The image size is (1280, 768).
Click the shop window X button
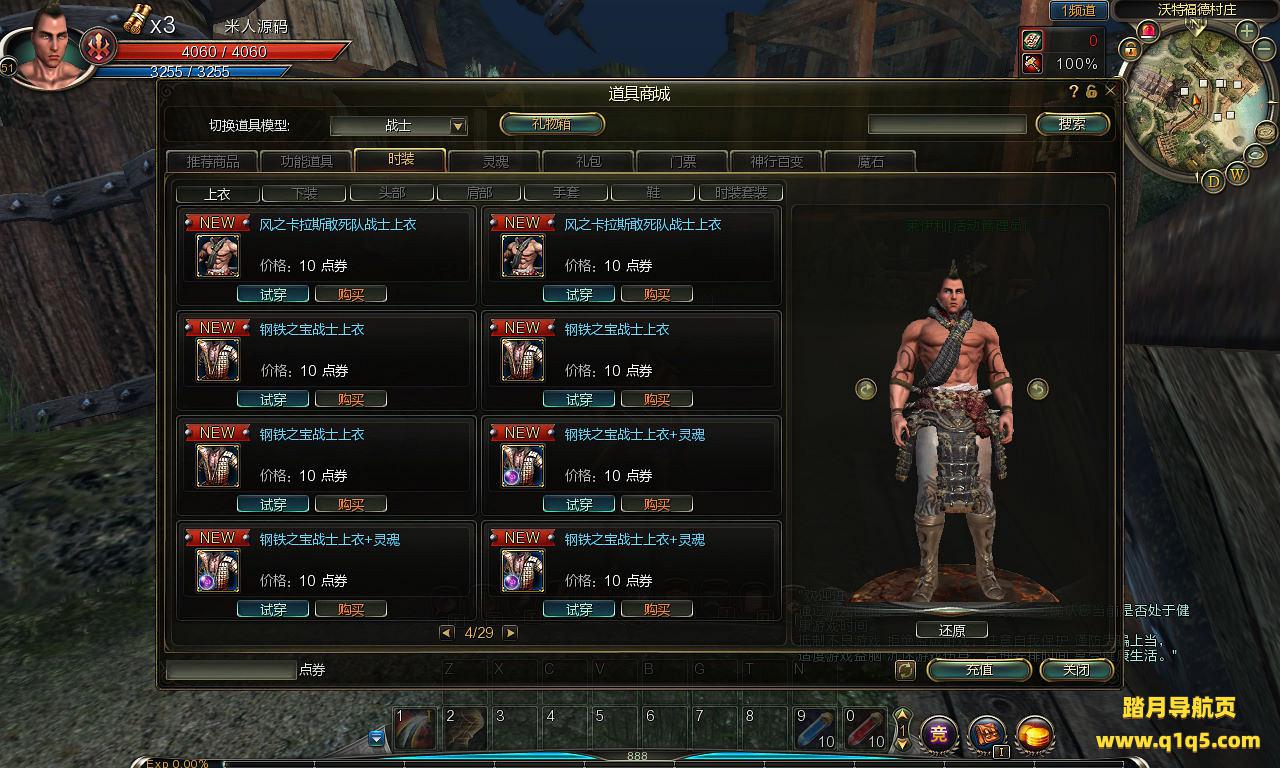(x=1110, y=91)
